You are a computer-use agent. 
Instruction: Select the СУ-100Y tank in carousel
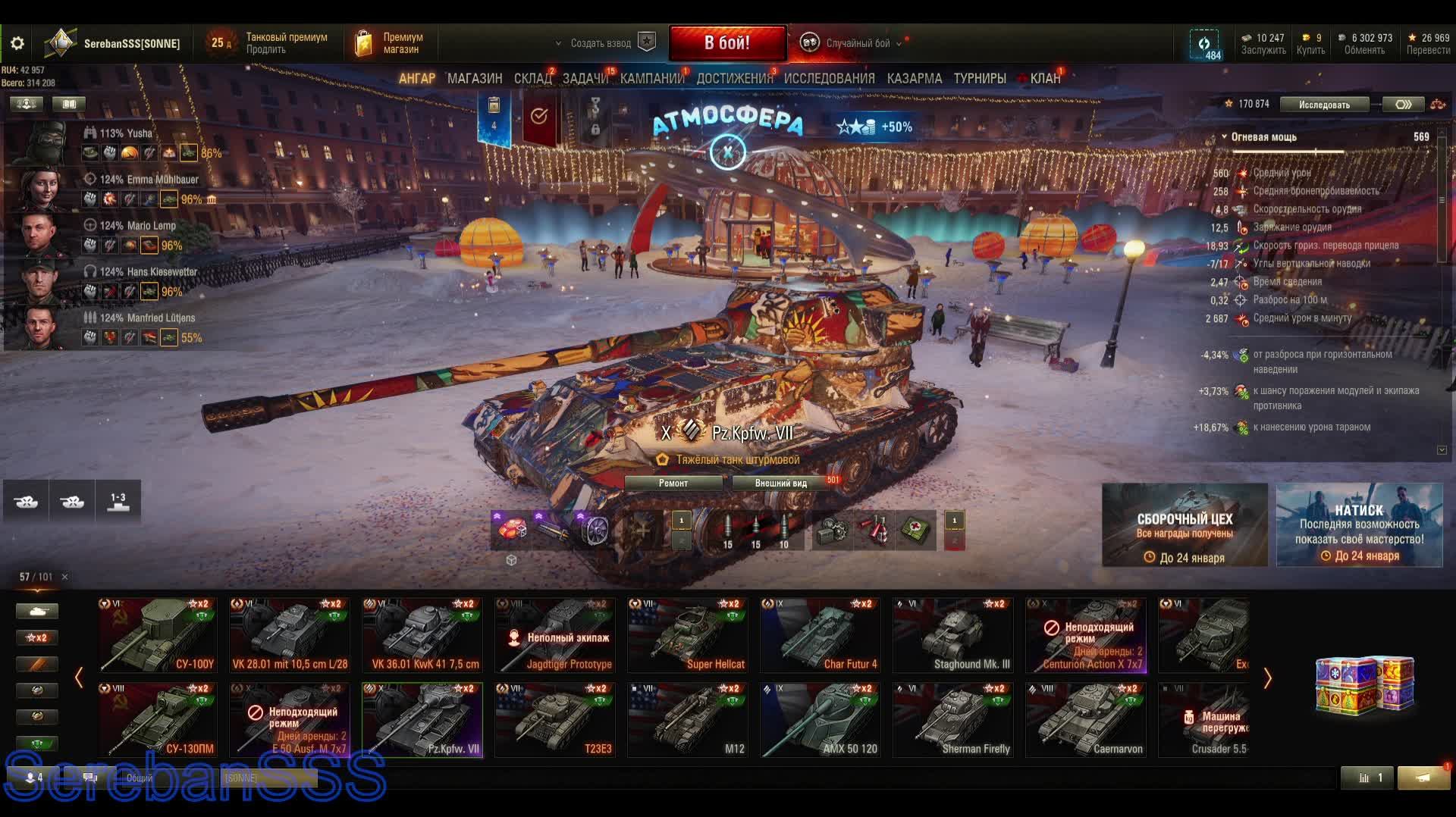pos(158,635)
